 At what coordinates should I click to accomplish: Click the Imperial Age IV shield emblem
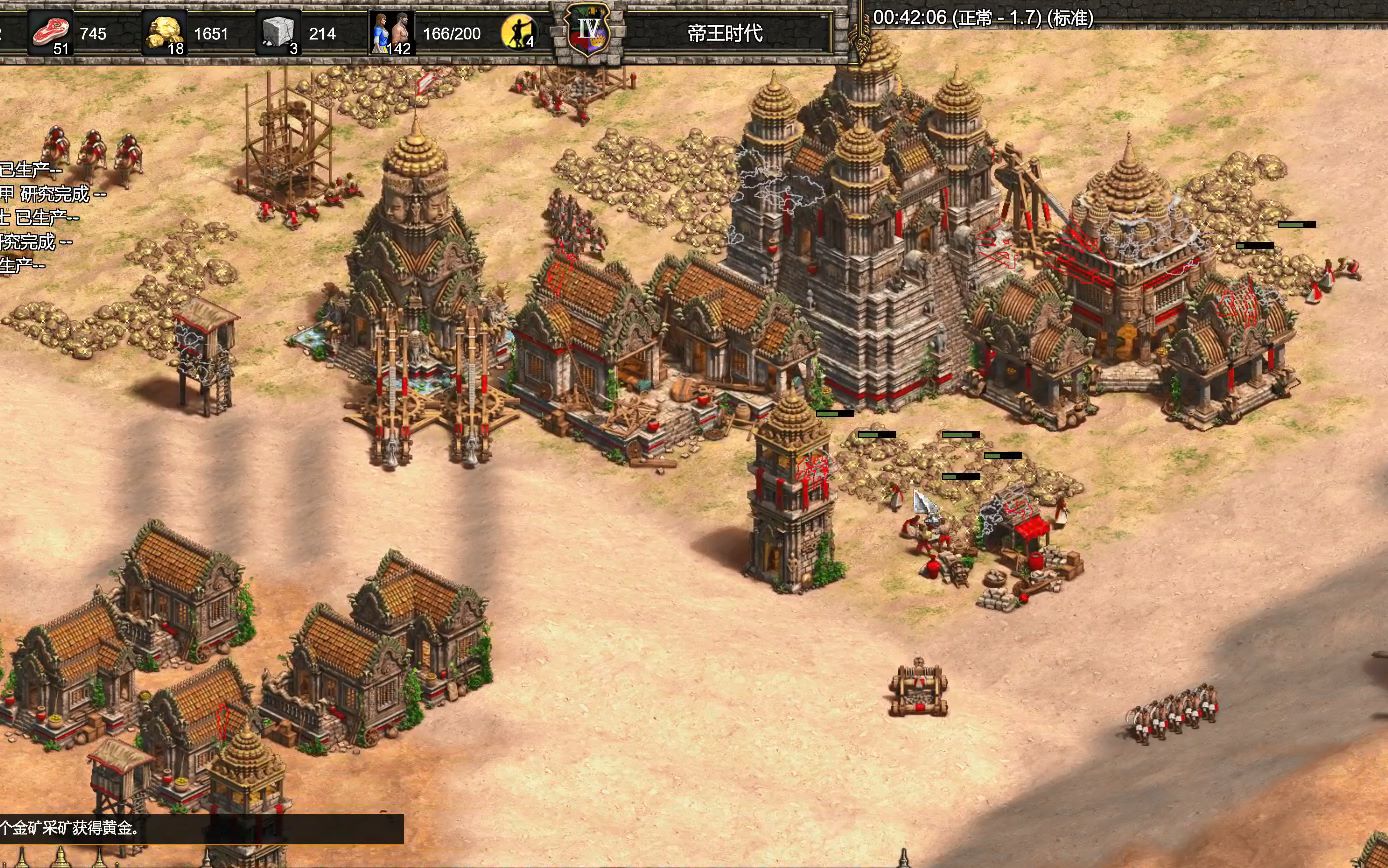(588, 29)
